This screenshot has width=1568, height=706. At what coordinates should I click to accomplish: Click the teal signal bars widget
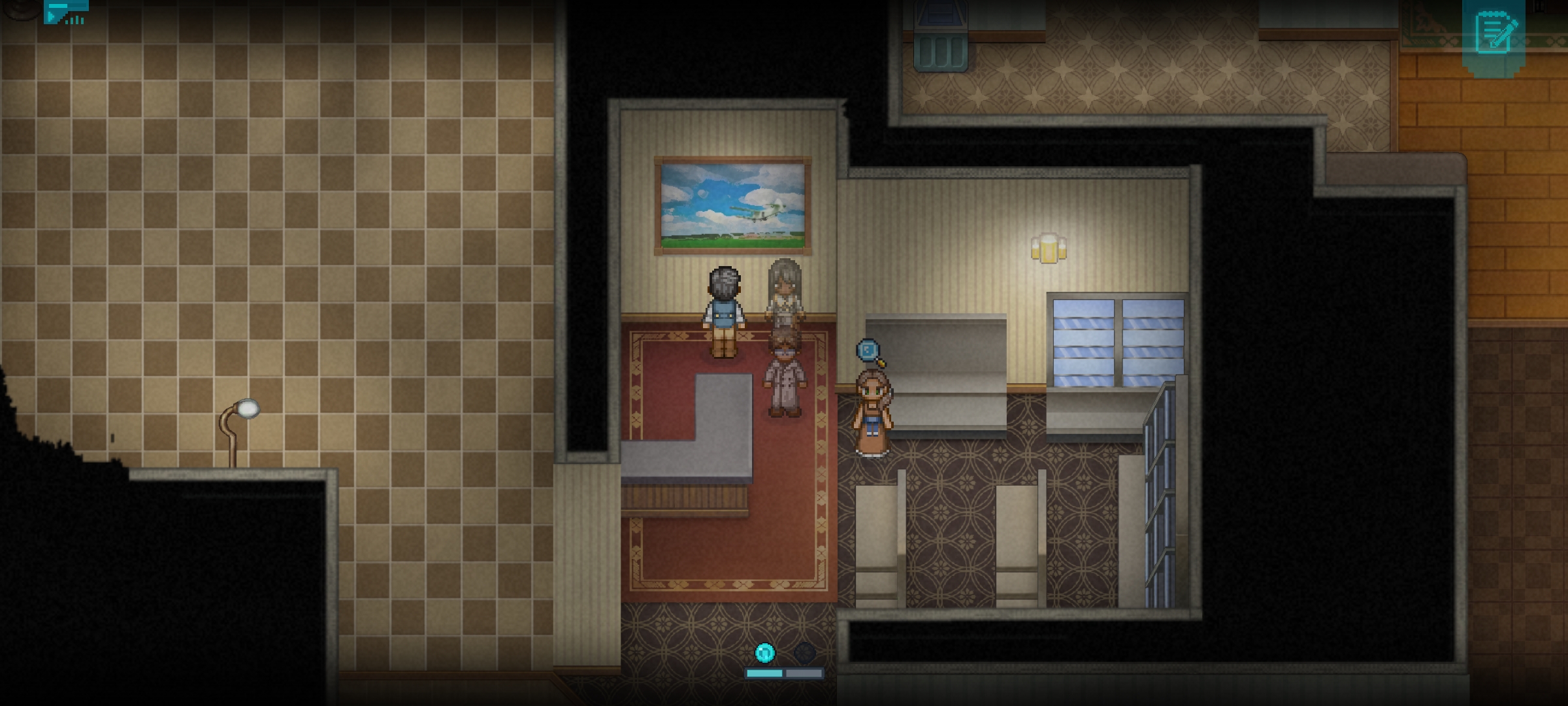pyautogui.click(x=66, y=12)
